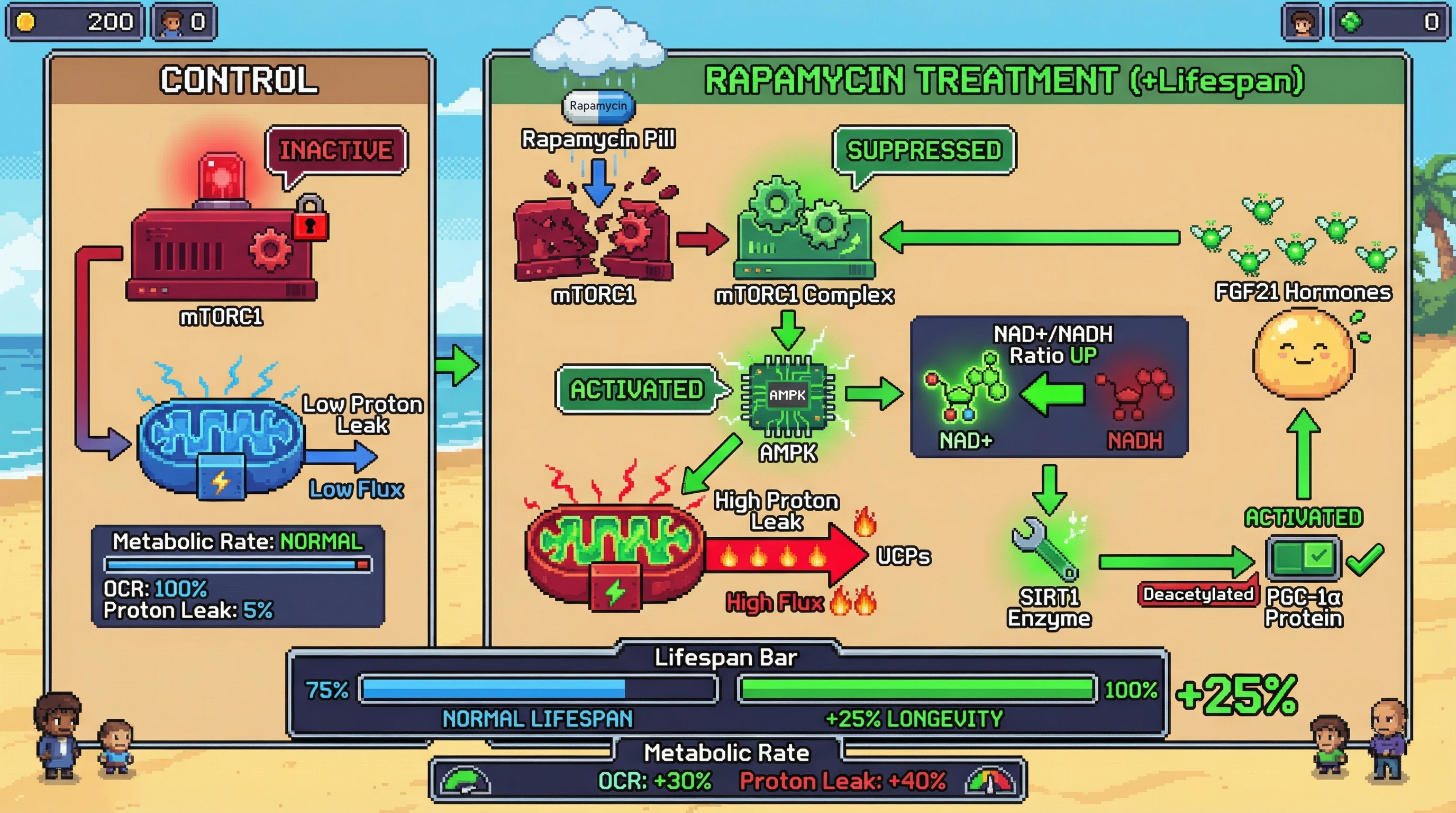This screenshot has width=1456, height=813.
Task: Select the RAPAMYCIN TREATMENT panel header
Action: pyautogui.click(x=1004, y=80)
